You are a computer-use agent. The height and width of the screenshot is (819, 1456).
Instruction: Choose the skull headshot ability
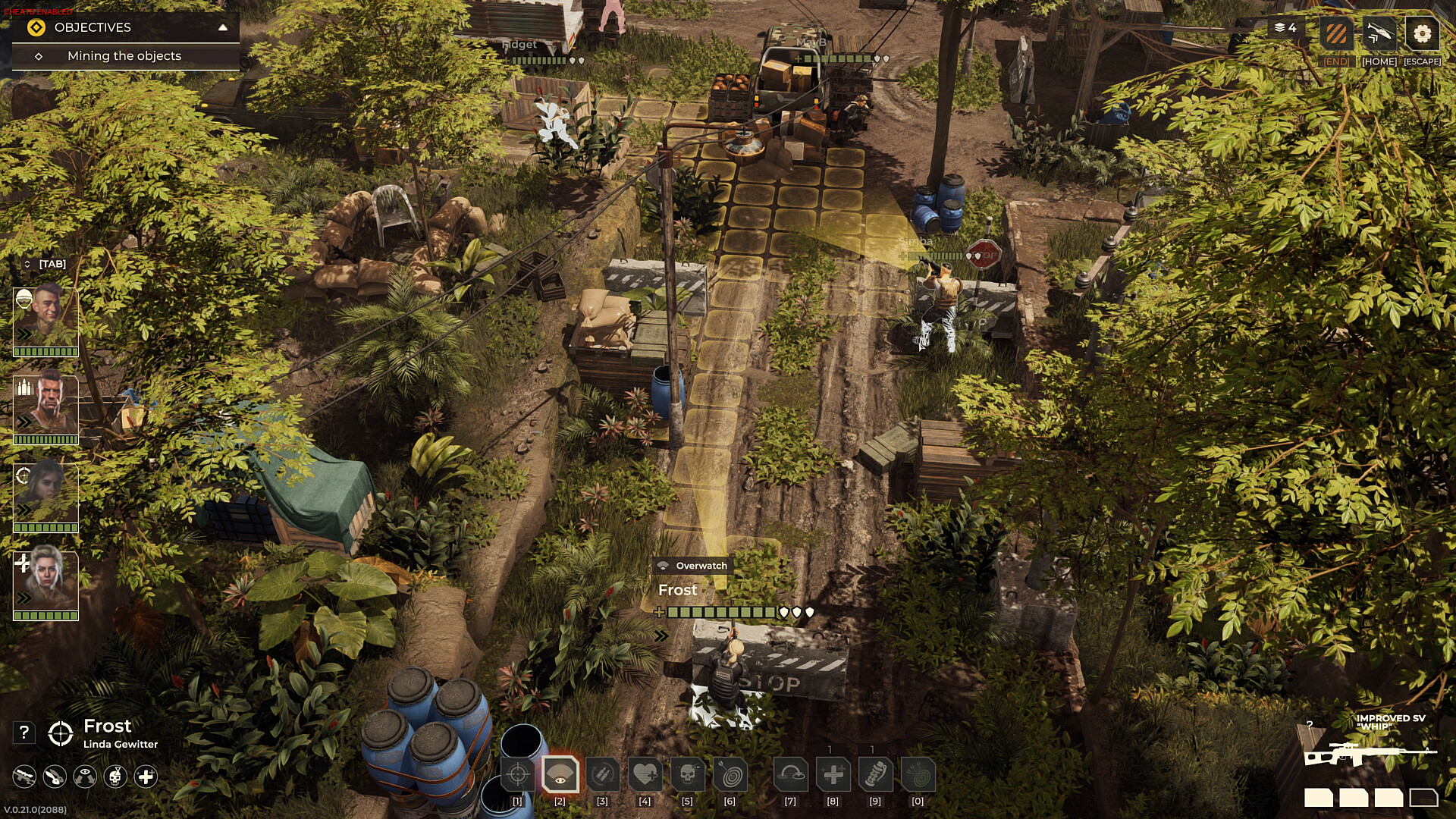[x=688, y=775]
